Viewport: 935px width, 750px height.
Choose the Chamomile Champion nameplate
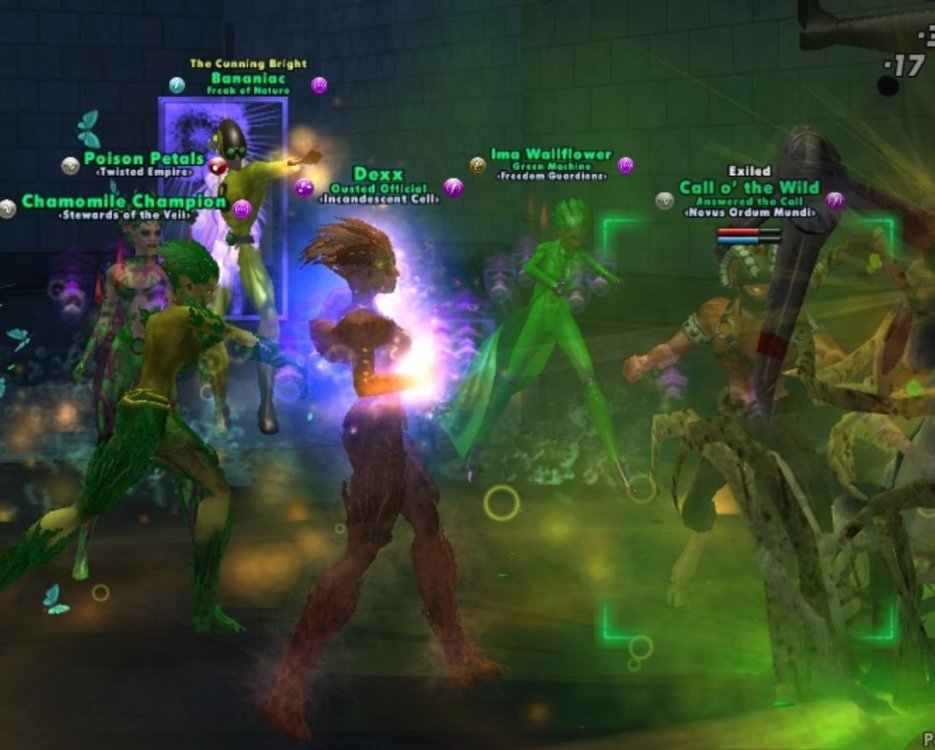point(124,202)
